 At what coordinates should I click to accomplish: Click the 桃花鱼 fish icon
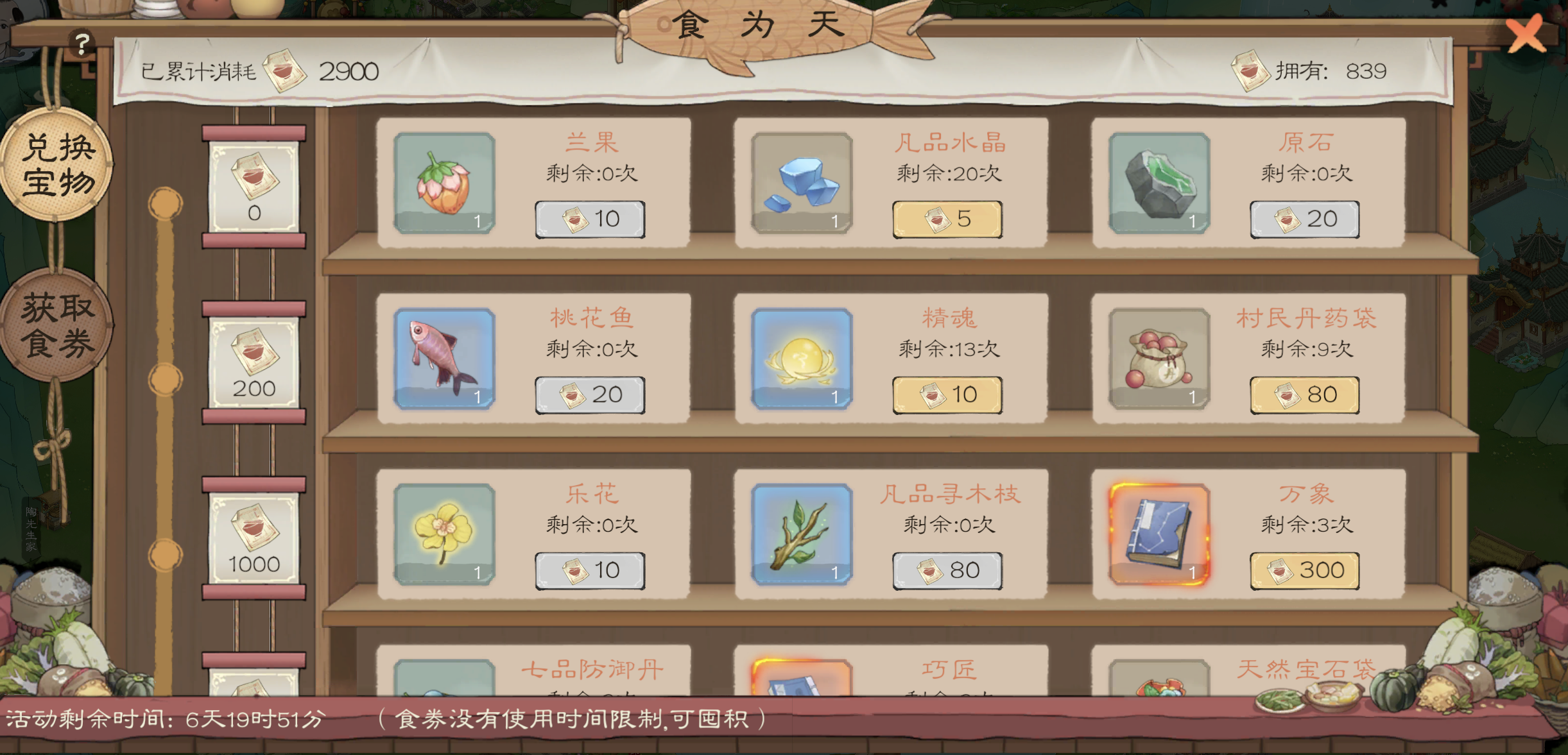click(x=445, y=360)
